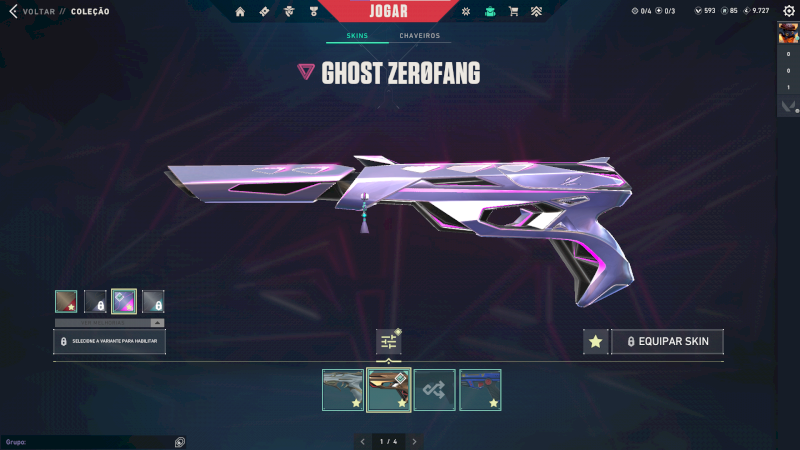The image size is (800, 450).
Task: Open the settings gear icon
Action: tap(790, 11)
